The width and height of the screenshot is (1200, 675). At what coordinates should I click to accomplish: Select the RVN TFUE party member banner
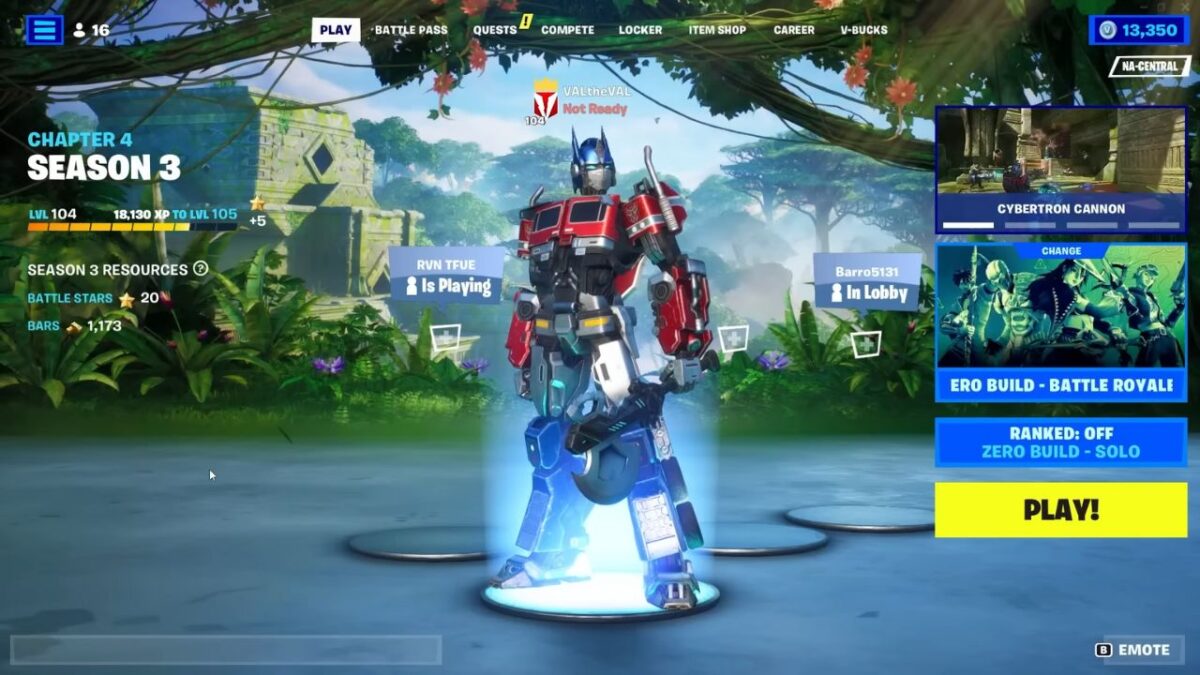click(445, 276)
